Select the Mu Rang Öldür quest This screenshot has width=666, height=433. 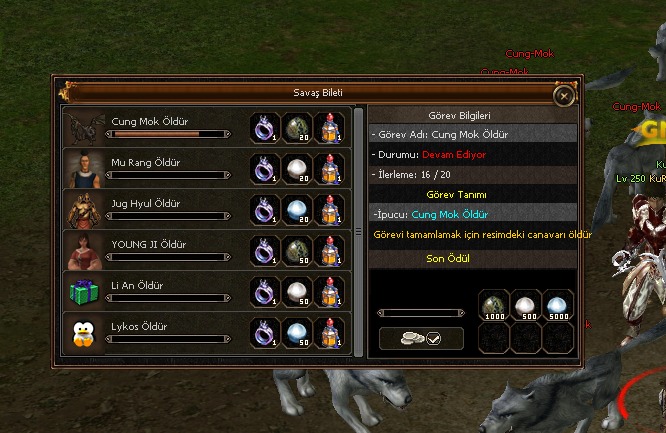[155, 168]
